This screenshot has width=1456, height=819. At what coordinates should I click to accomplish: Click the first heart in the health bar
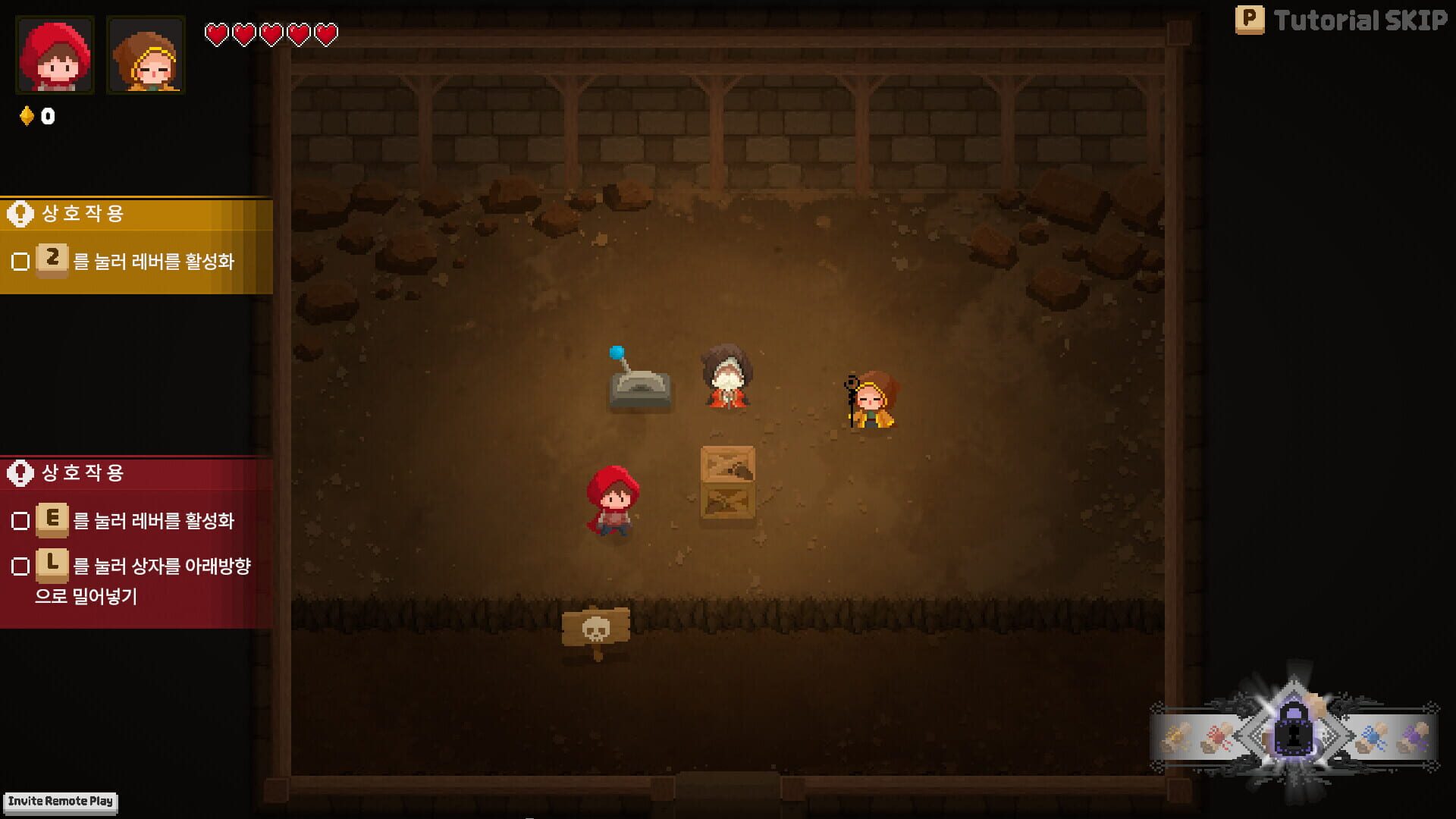coord(218,35)
